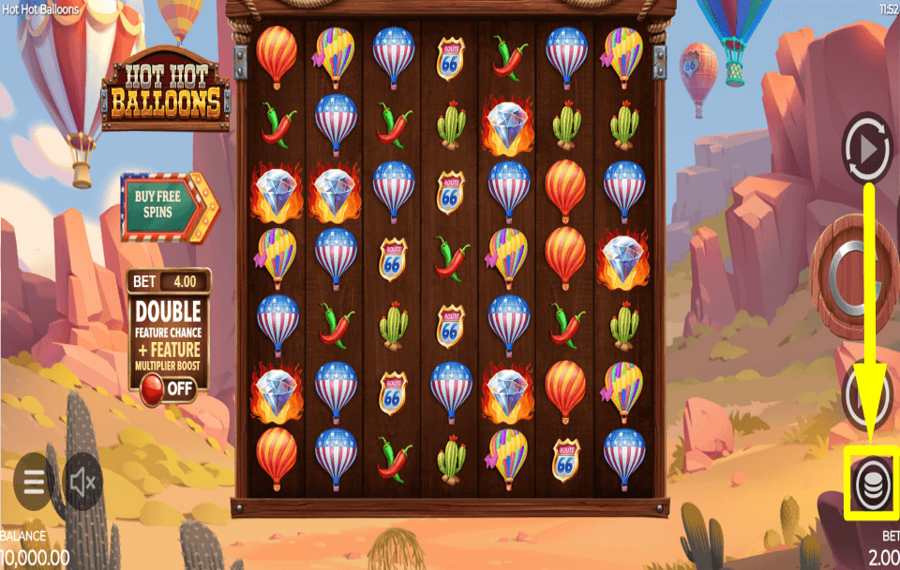The height and width of the screenshot is (570, 900).
Task: Toggle the muted speaker sound icon
Action: click(84, 482)
